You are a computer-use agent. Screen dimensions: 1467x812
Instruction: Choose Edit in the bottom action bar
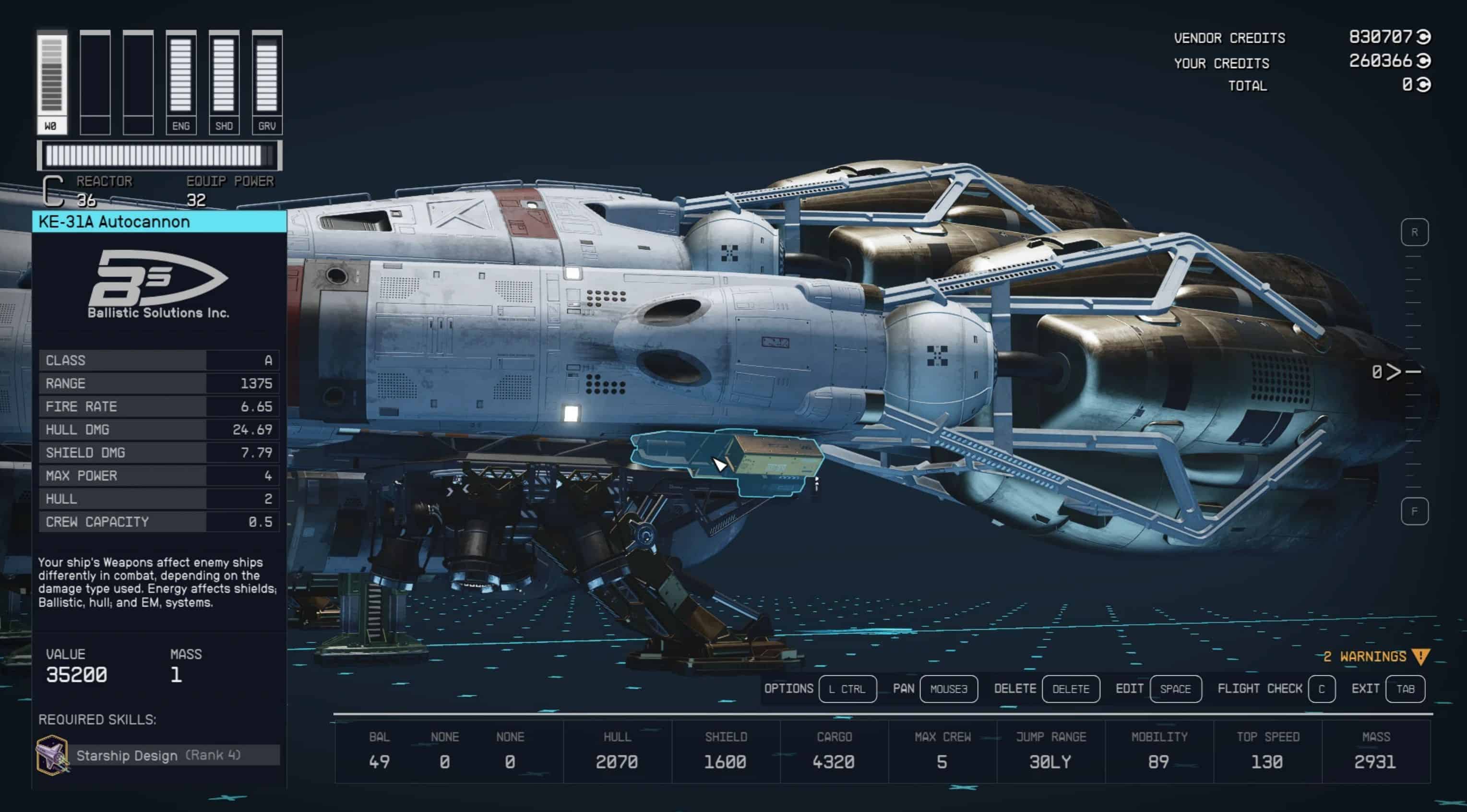pos(1175,689)
